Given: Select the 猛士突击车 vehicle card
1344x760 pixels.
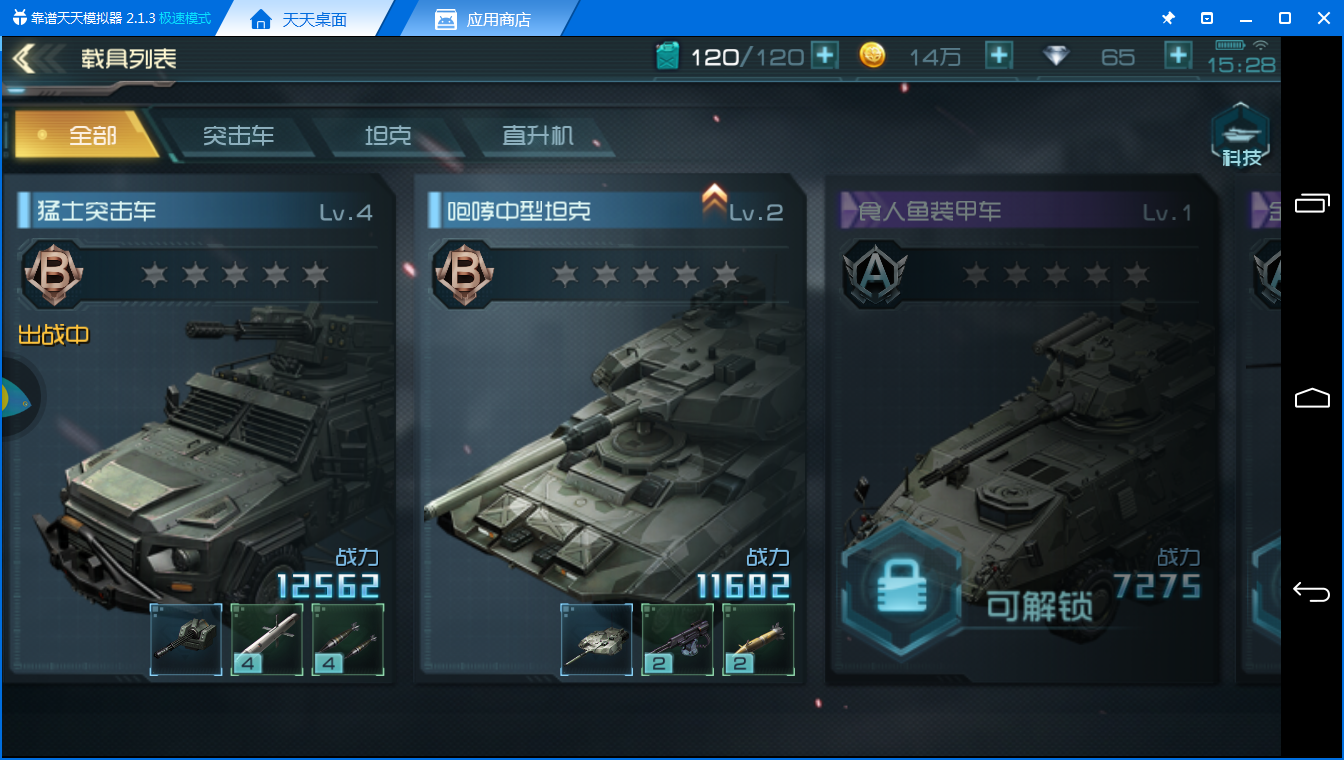Looking at the screenshot, I should (x=200, y=420).
